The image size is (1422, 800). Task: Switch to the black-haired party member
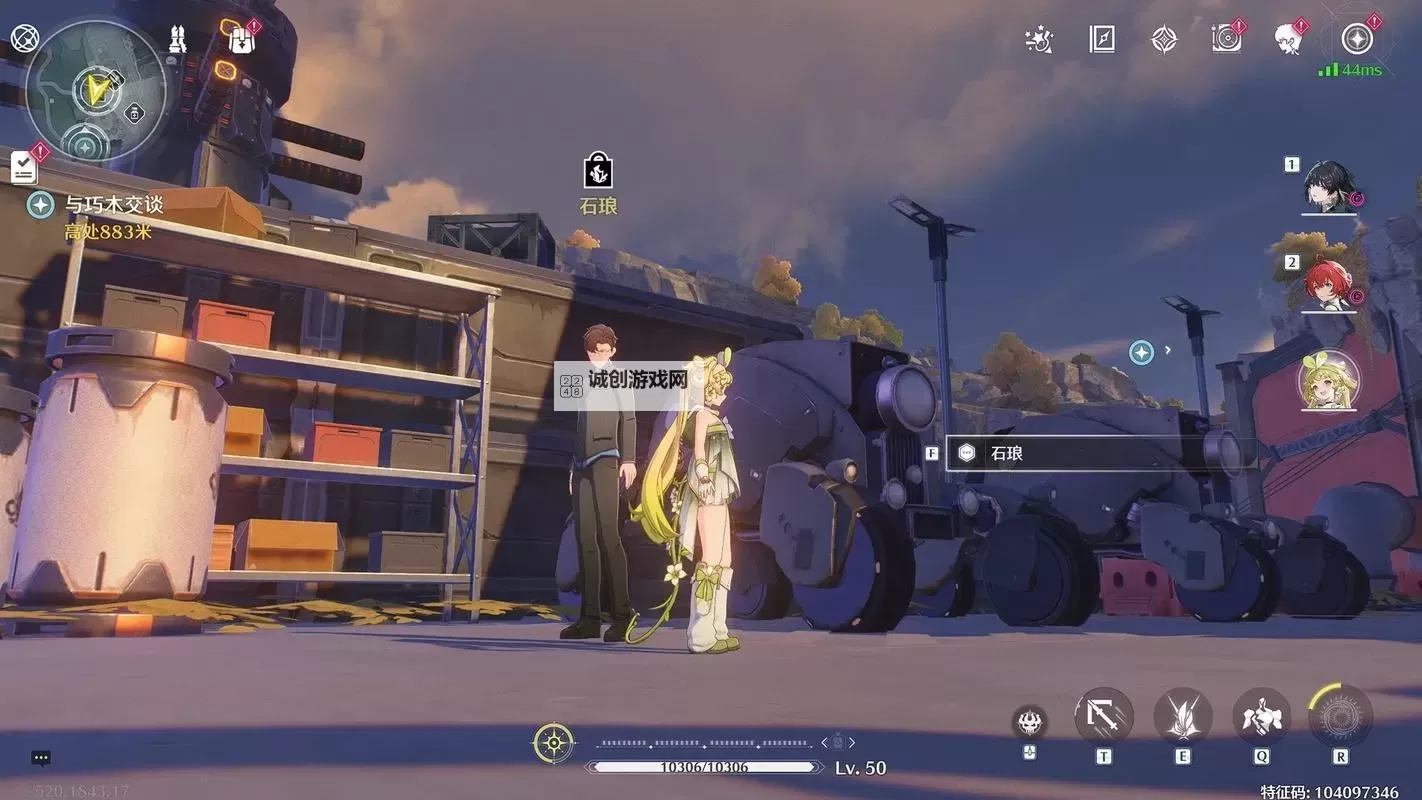tap(1329, 187)
